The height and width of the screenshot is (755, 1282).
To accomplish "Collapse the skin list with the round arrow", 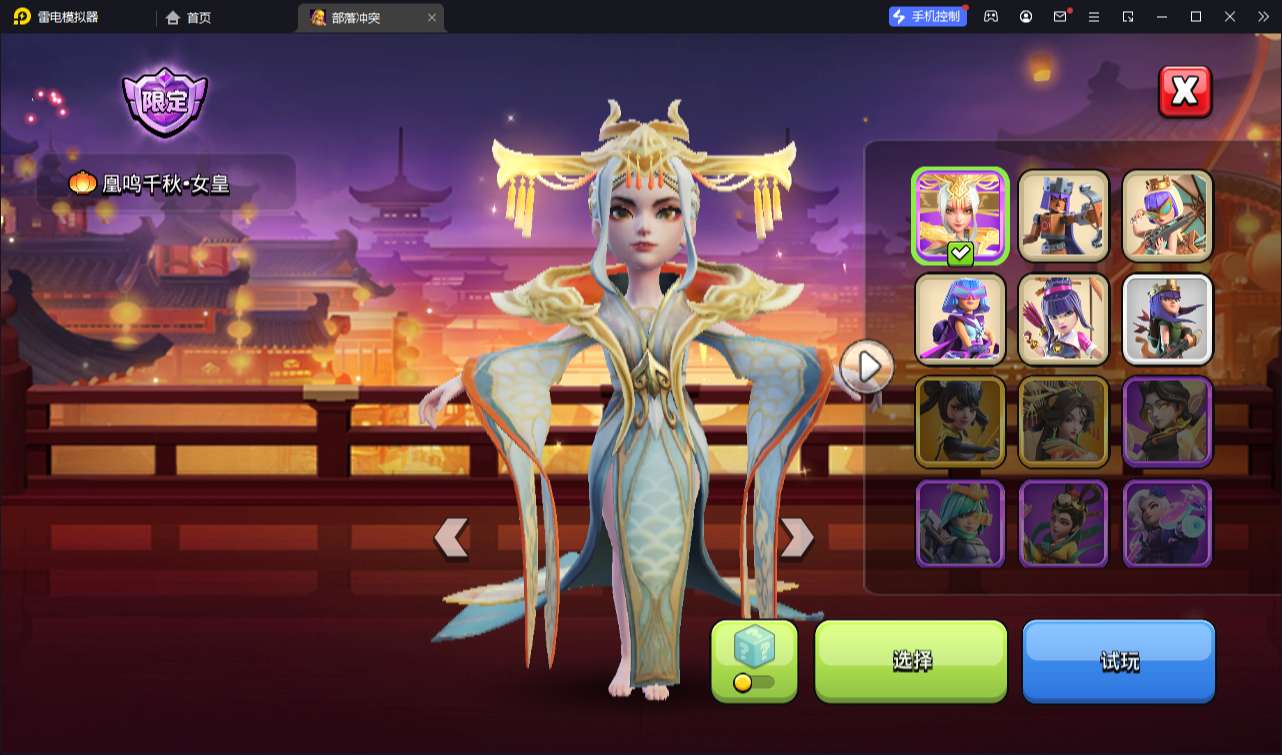I will [868, 367].
